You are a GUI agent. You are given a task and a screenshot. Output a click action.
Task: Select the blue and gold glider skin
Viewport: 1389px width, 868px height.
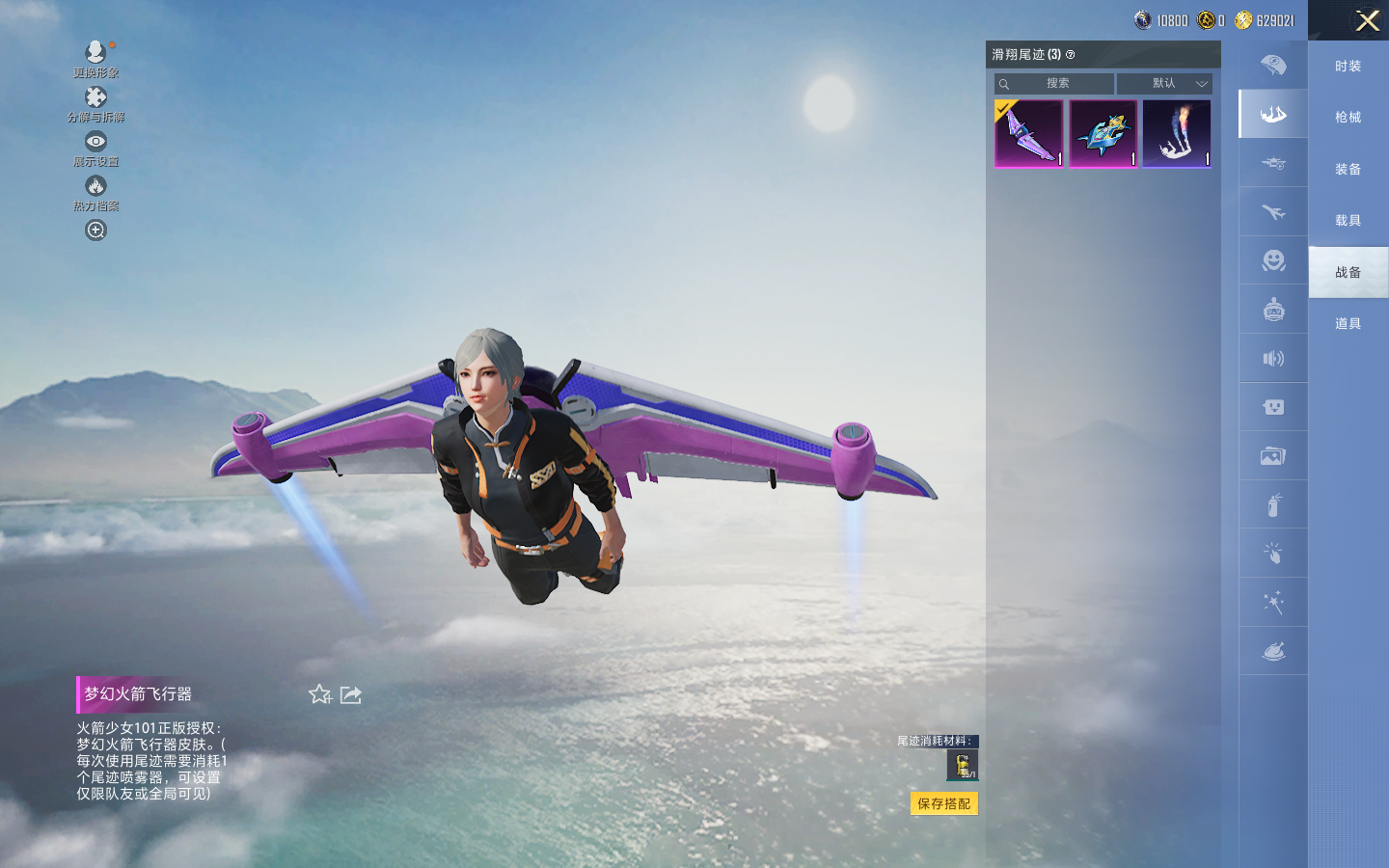(1103, 134)
